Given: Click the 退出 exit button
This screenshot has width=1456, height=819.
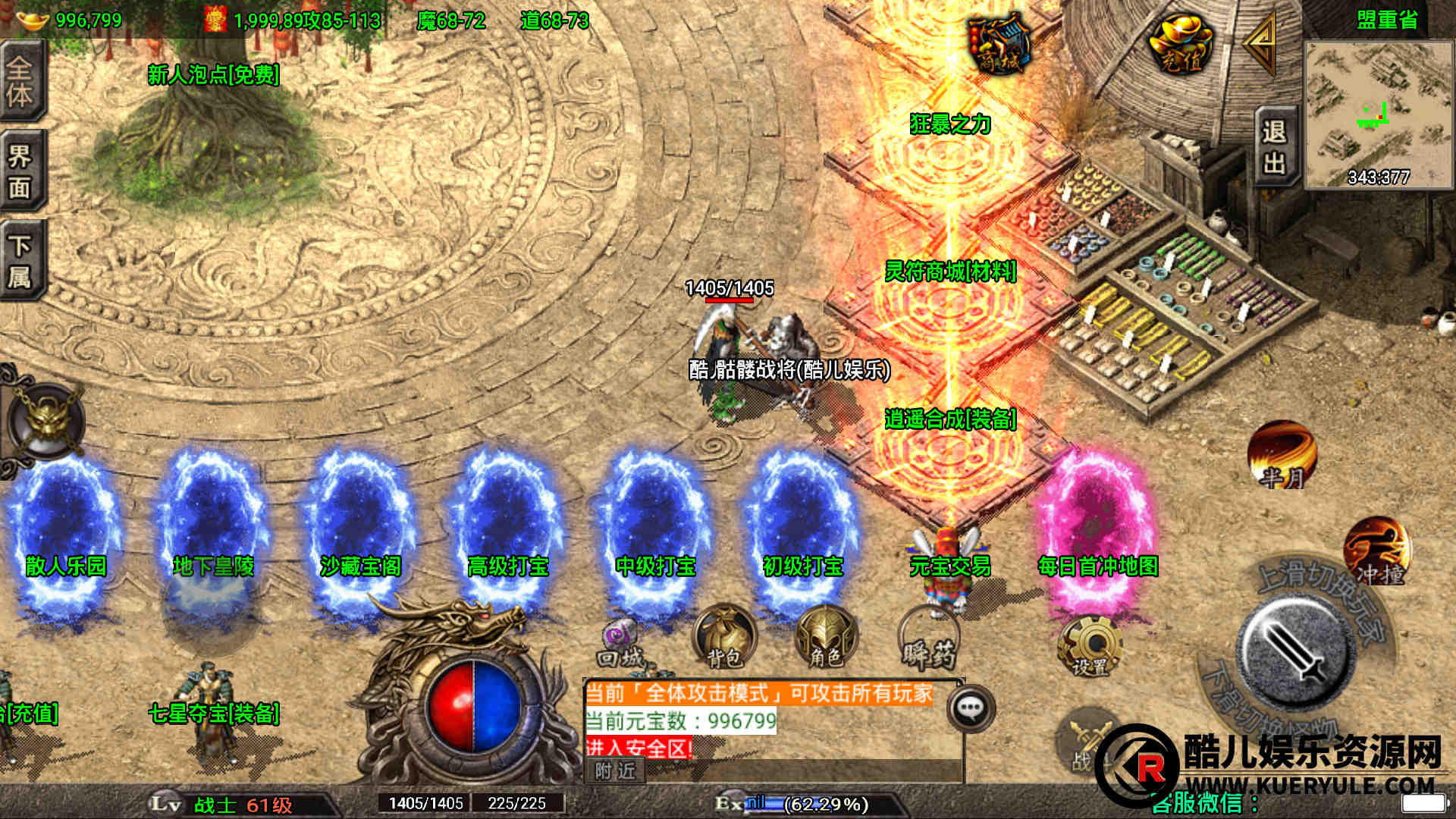Looking at the screenshot, I should [x=1274, y=149].
